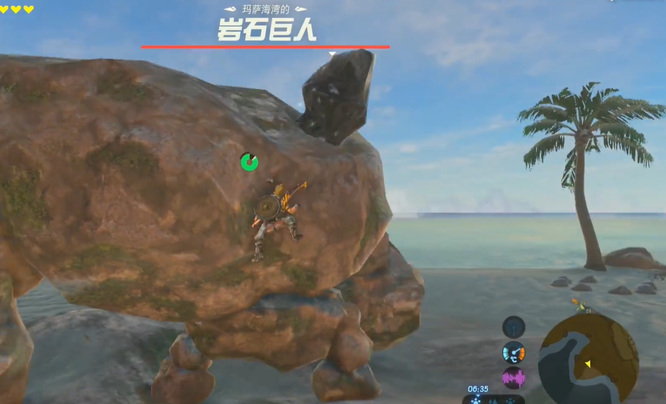This screenshot has height=404, width=666.
Task: Click the Sheikah sensor icon
Action: (513, 327)
